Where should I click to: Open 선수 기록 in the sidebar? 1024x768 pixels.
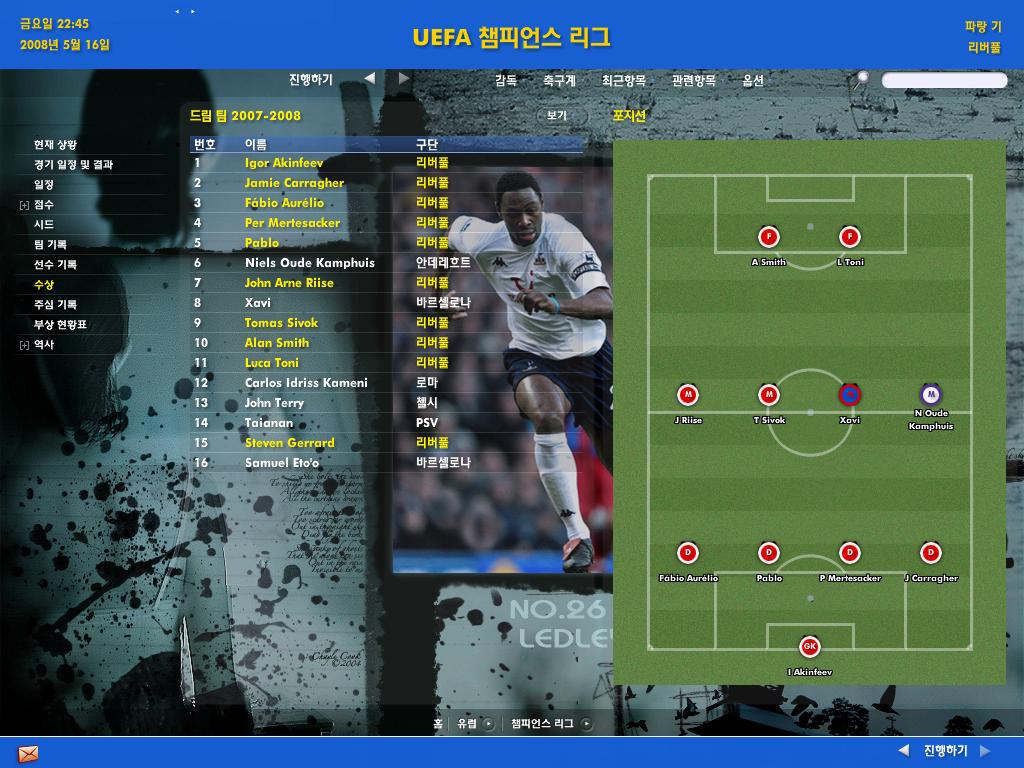tap(55, 265)
